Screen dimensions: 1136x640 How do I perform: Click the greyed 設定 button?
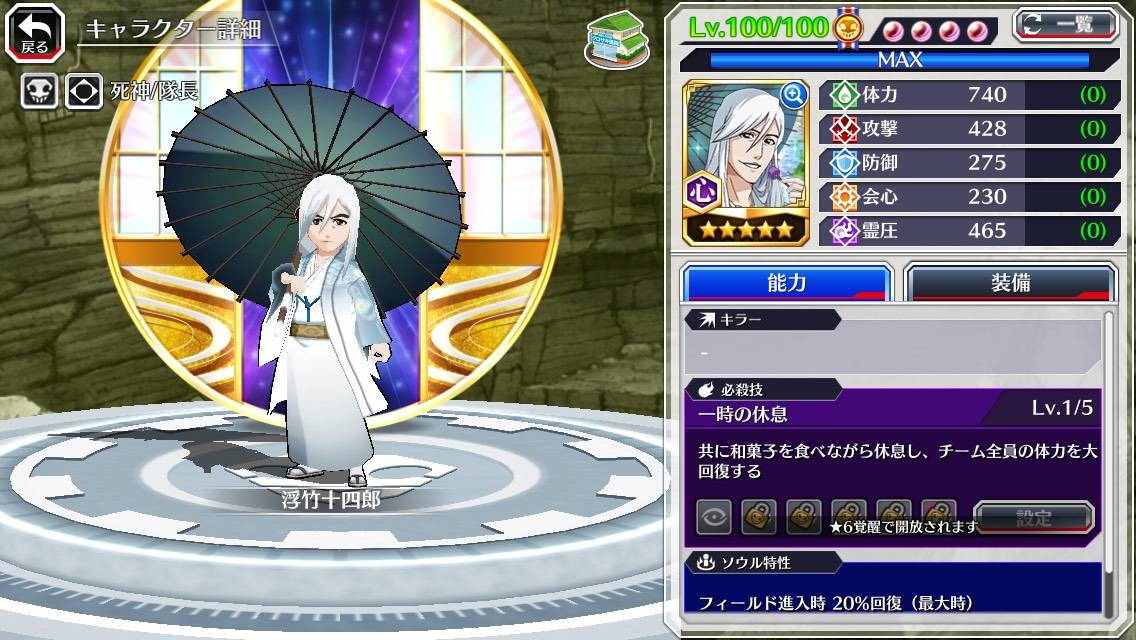pos(1034,518)
